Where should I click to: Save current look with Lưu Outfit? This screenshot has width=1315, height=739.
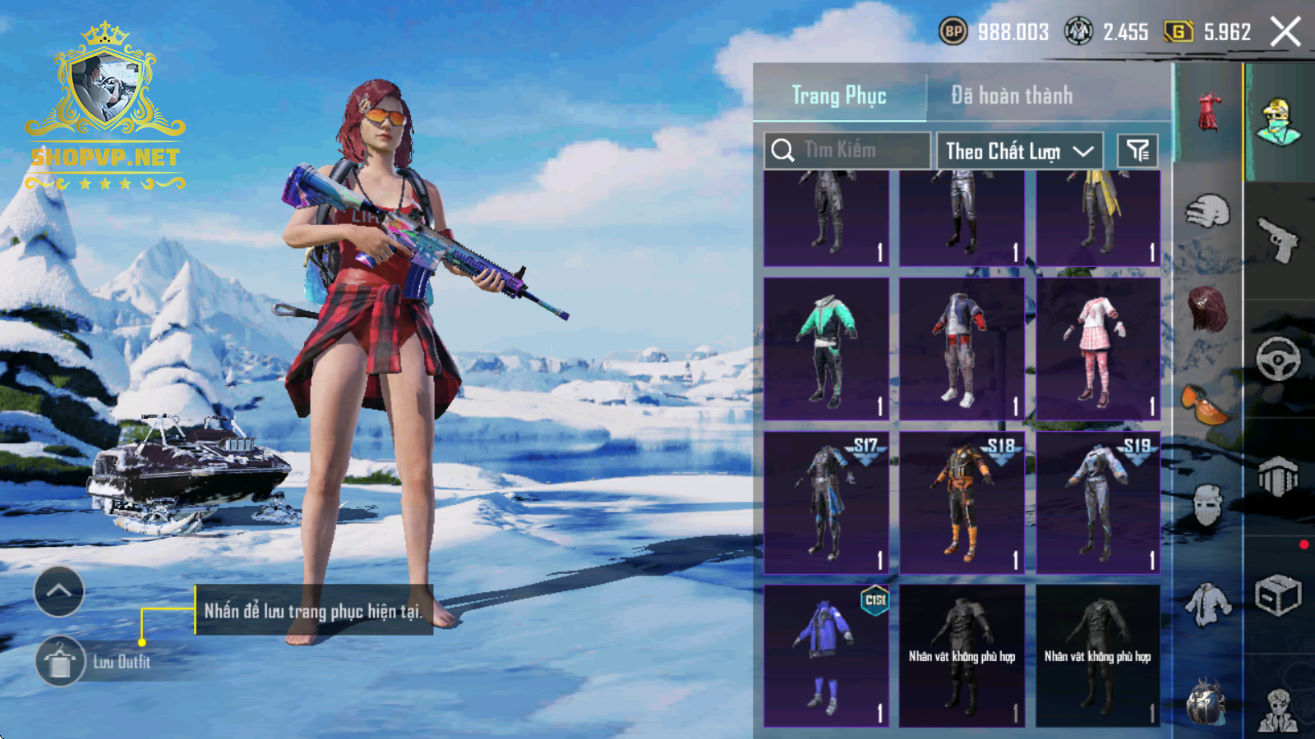point(61,661)
